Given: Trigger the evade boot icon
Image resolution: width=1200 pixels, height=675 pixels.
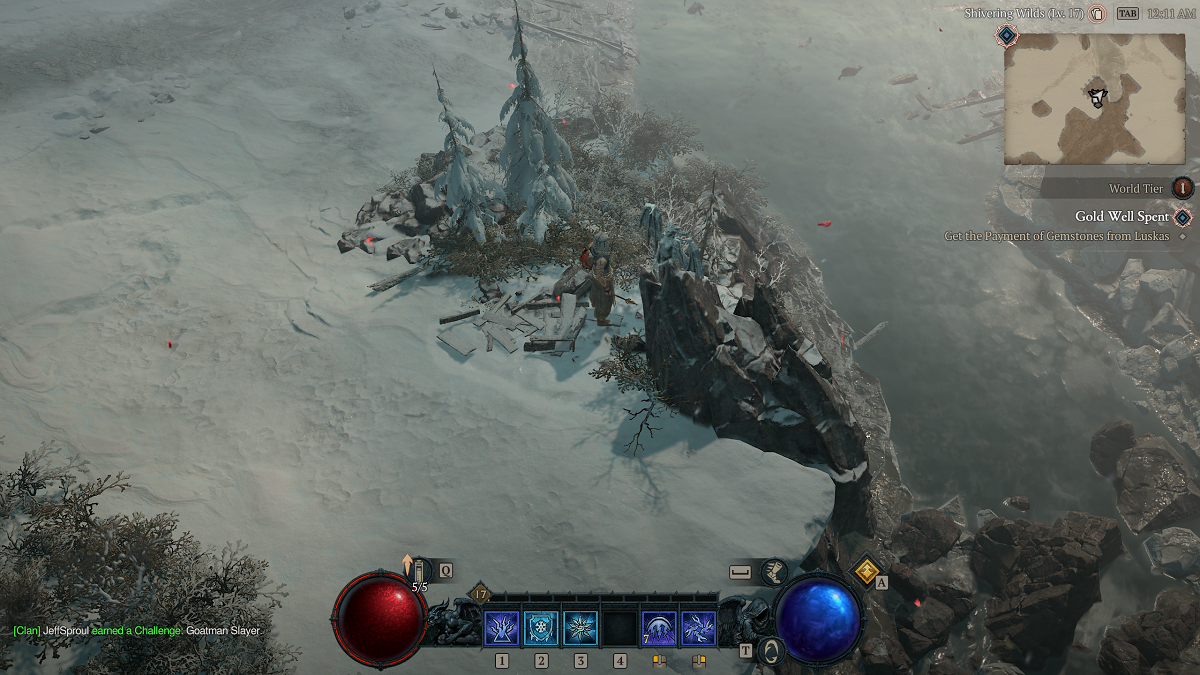Looking at the screenshot, I should pos(774,571).
